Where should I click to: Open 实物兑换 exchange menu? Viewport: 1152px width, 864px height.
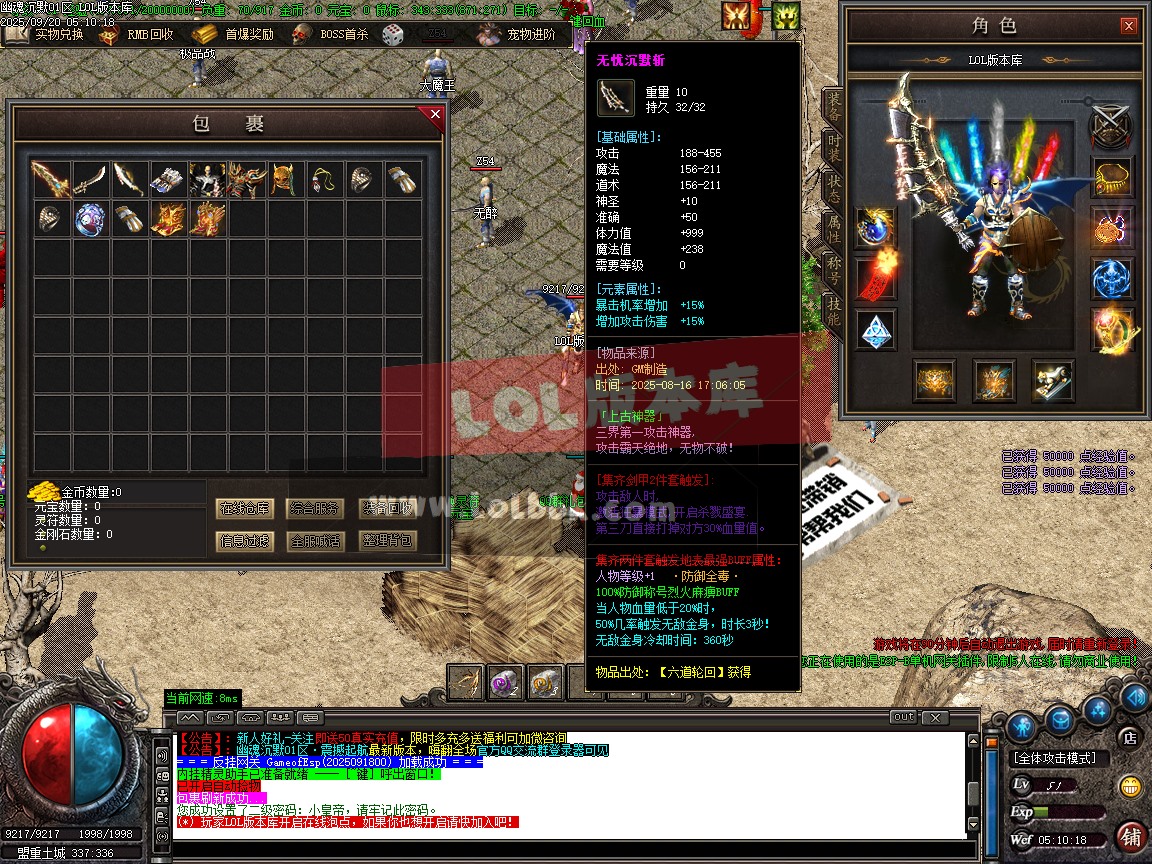[47, 34]
